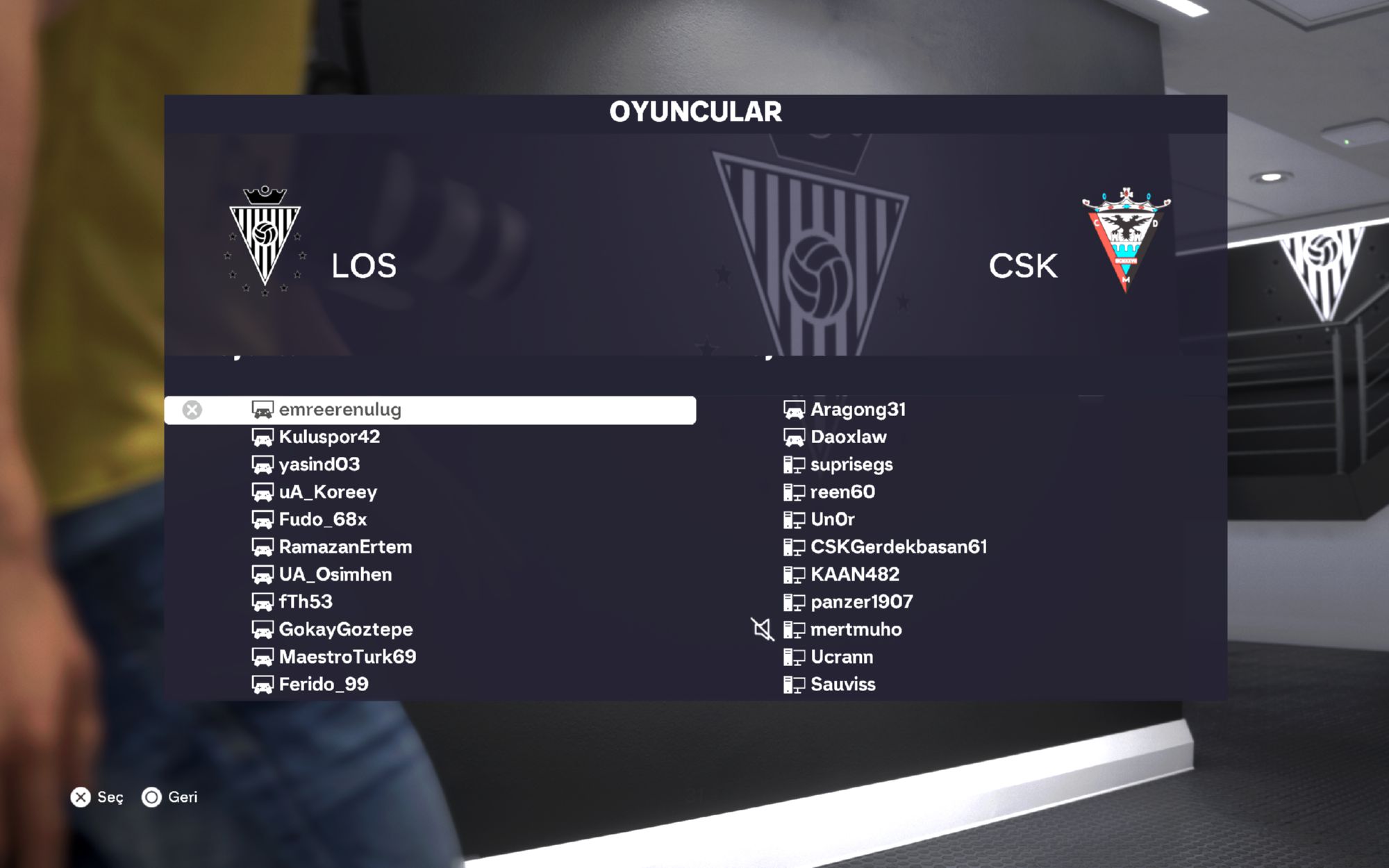Select CSKGerdekbasan61 player entry
Viewport: 1389px width, 868px height.
(x=899, y=547)
